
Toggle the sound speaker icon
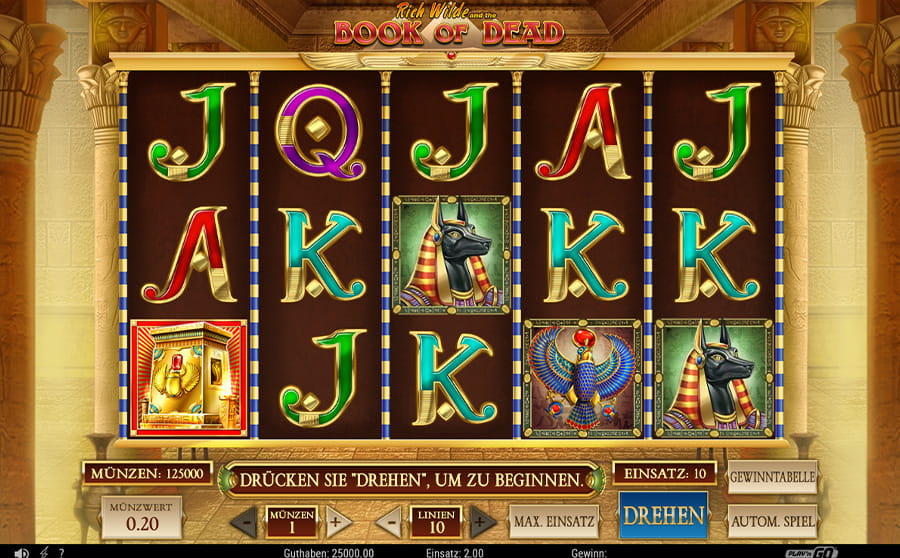(x=21, y=552)
